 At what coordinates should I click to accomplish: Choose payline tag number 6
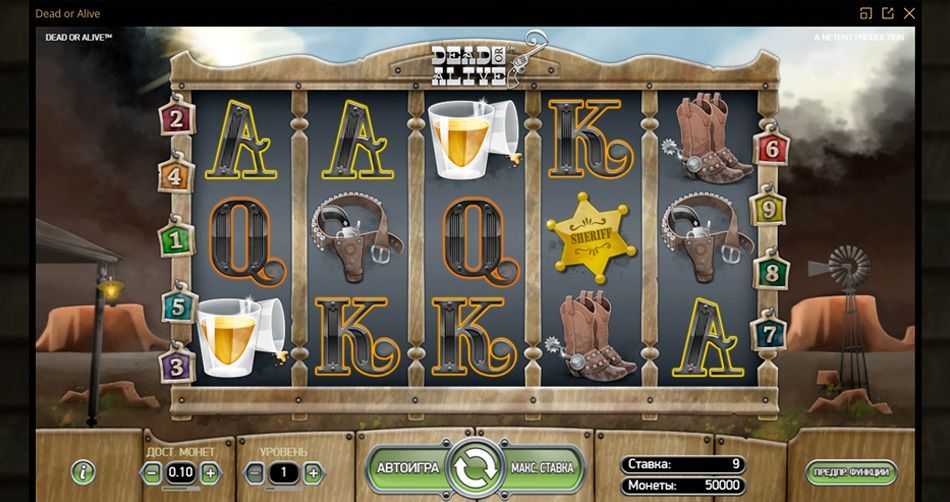click(x=771, y=149)
